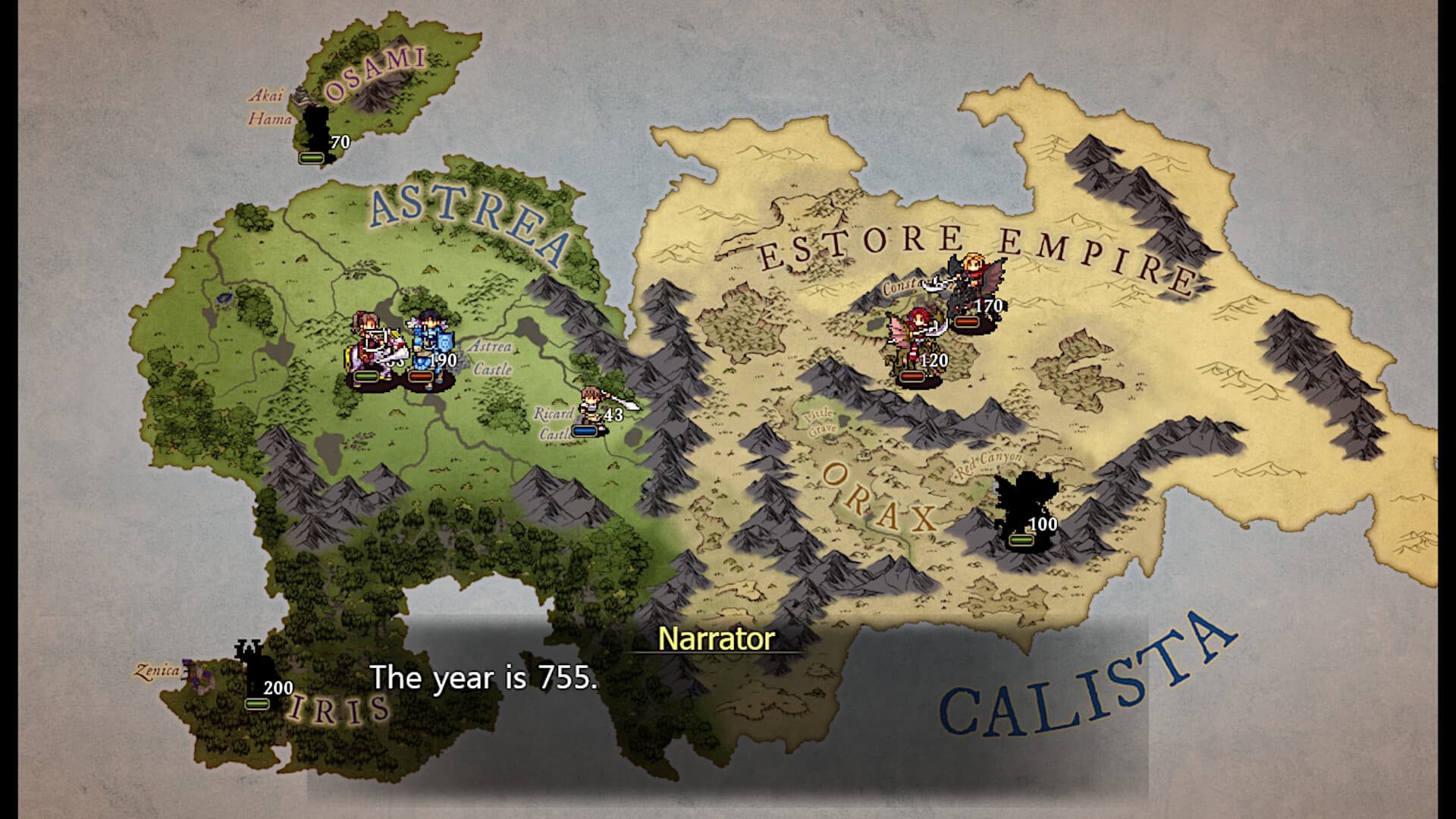The width and height of the screenshot is (1456, 819).
Task: Click the green health bar under the 70-strength unit
Action: coord(310,158)
